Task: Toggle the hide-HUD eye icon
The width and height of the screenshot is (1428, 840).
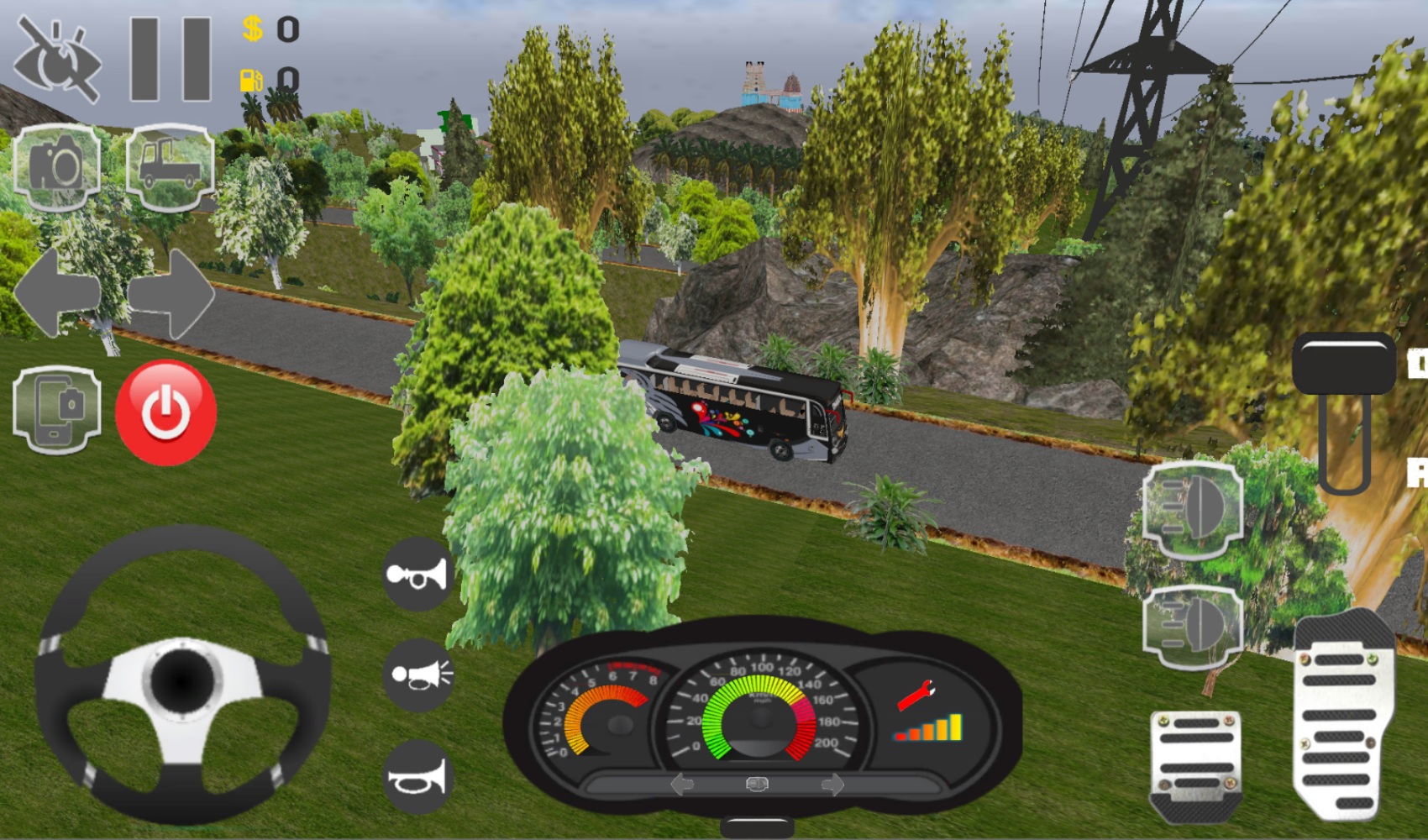Action: (x=57, y=53)
